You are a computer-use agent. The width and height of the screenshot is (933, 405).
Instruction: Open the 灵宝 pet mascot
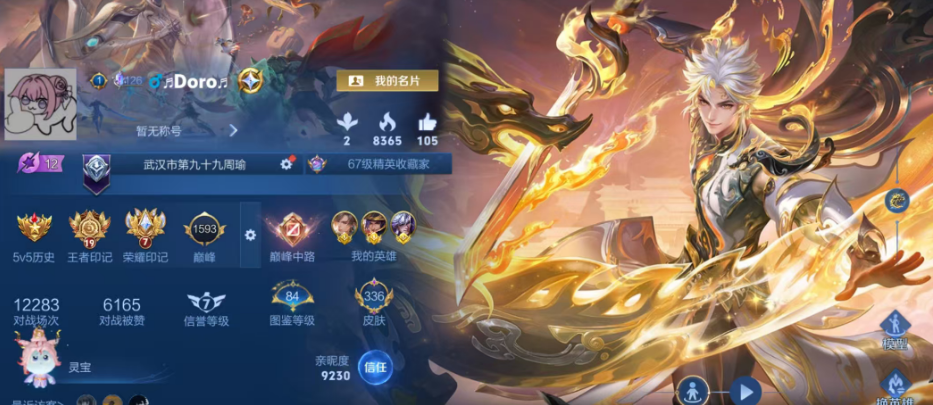tap(38, 359)
